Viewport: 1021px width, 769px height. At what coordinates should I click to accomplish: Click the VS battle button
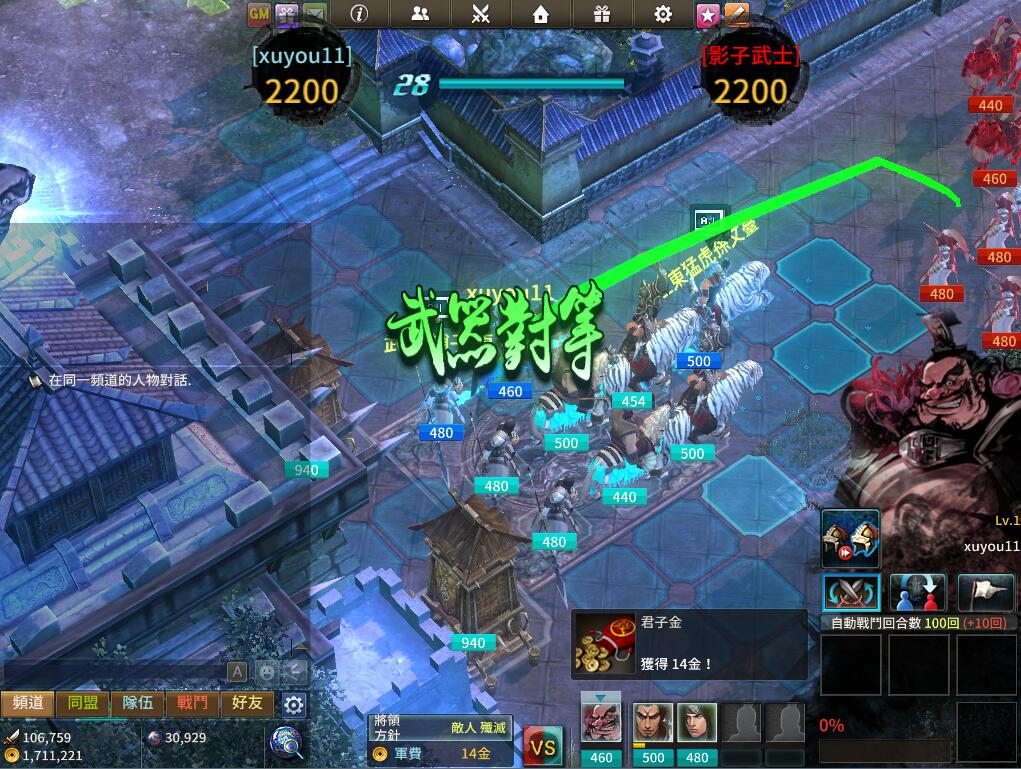pyautogui.click(x=543, y=746)
